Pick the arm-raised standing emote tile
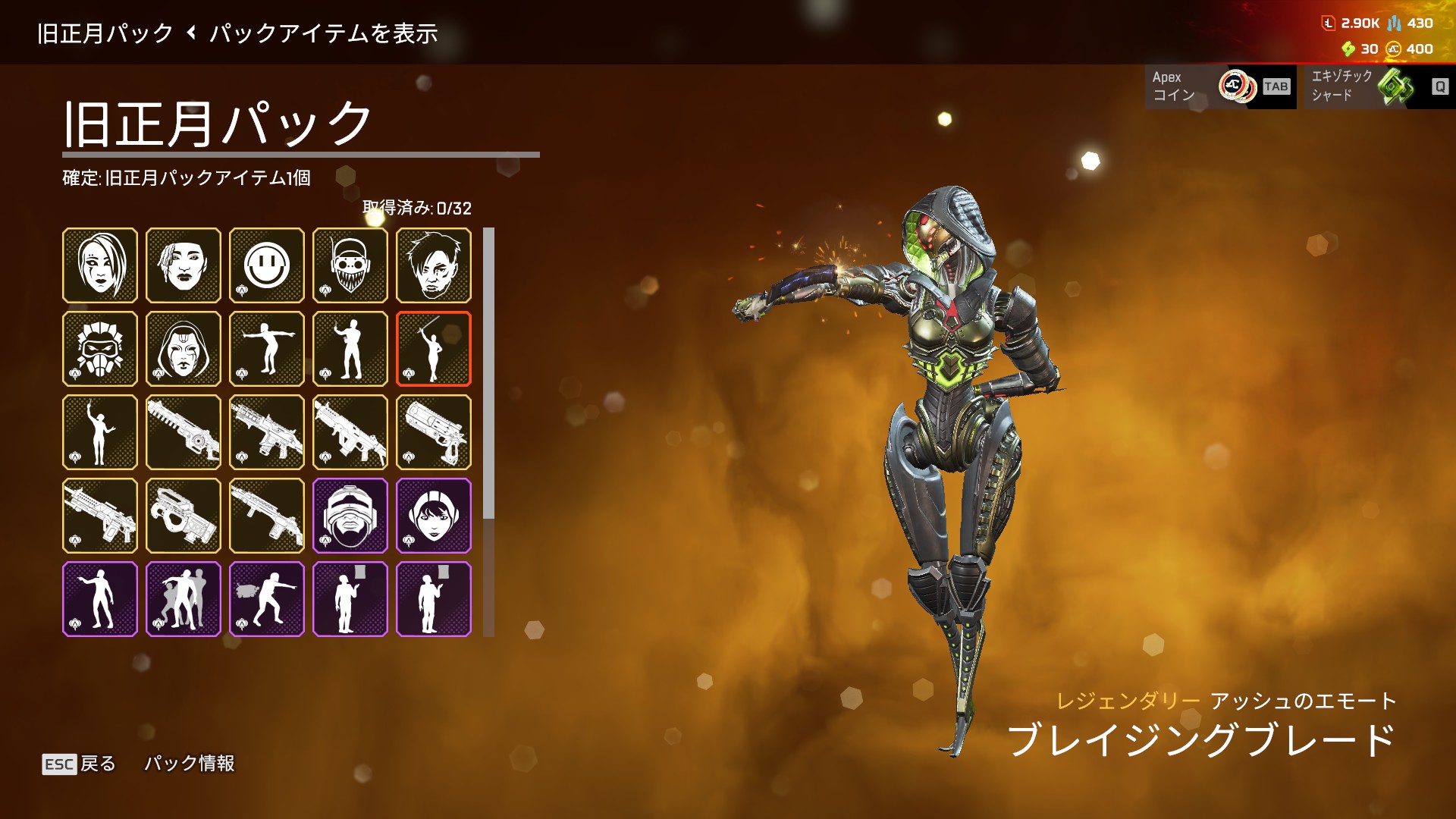 pos(100,432)
